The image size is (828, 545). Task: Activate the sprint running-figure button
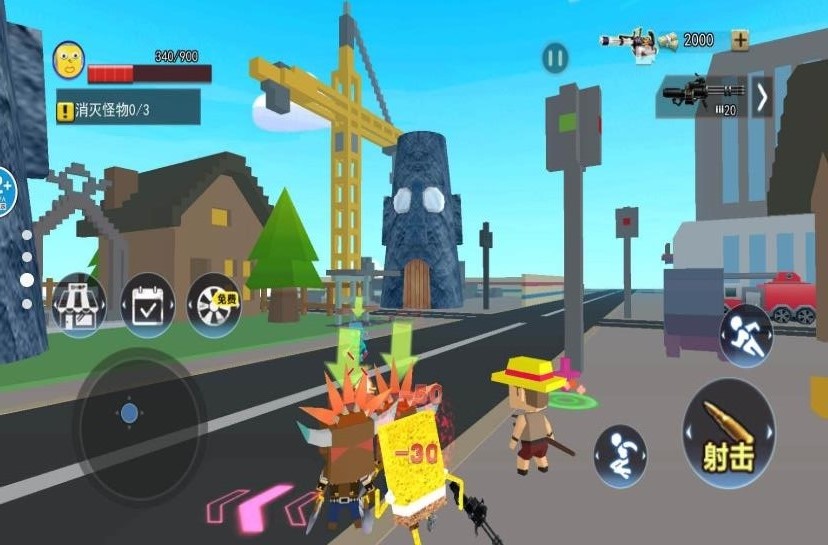(x=746, y=334)
